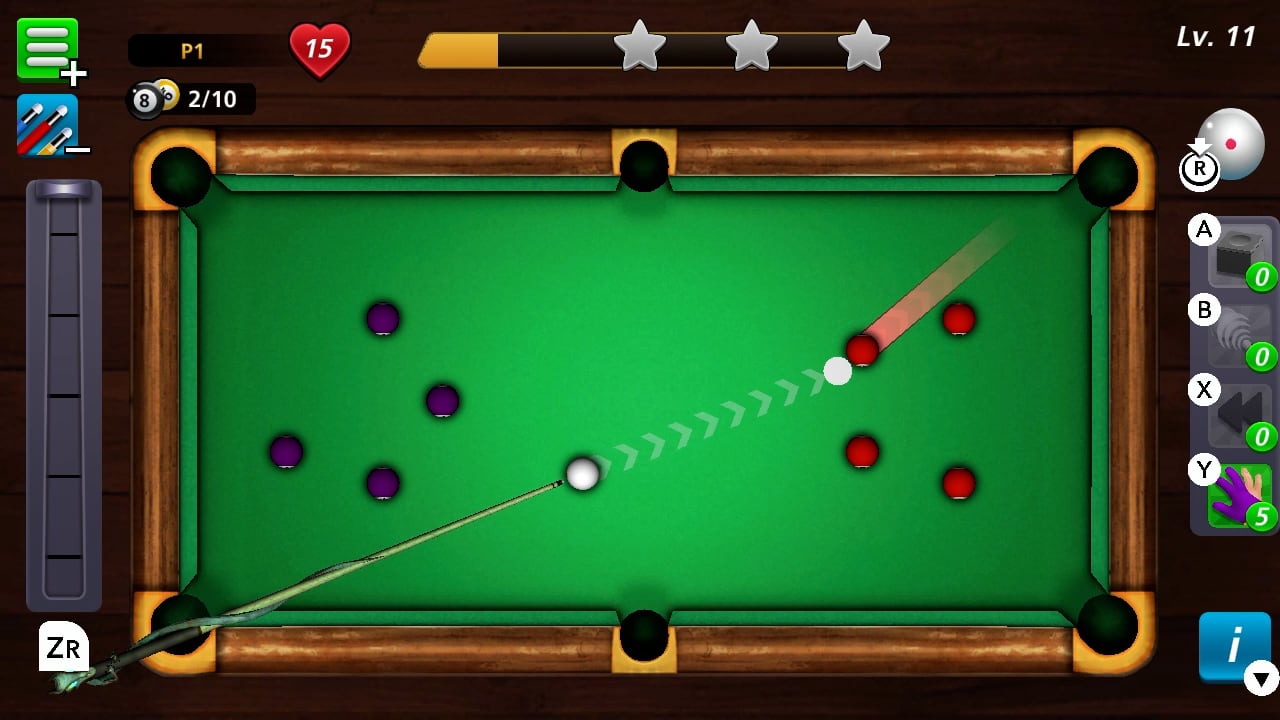
Task: Click the first star on the progress bar
Action: pos(641,45)
